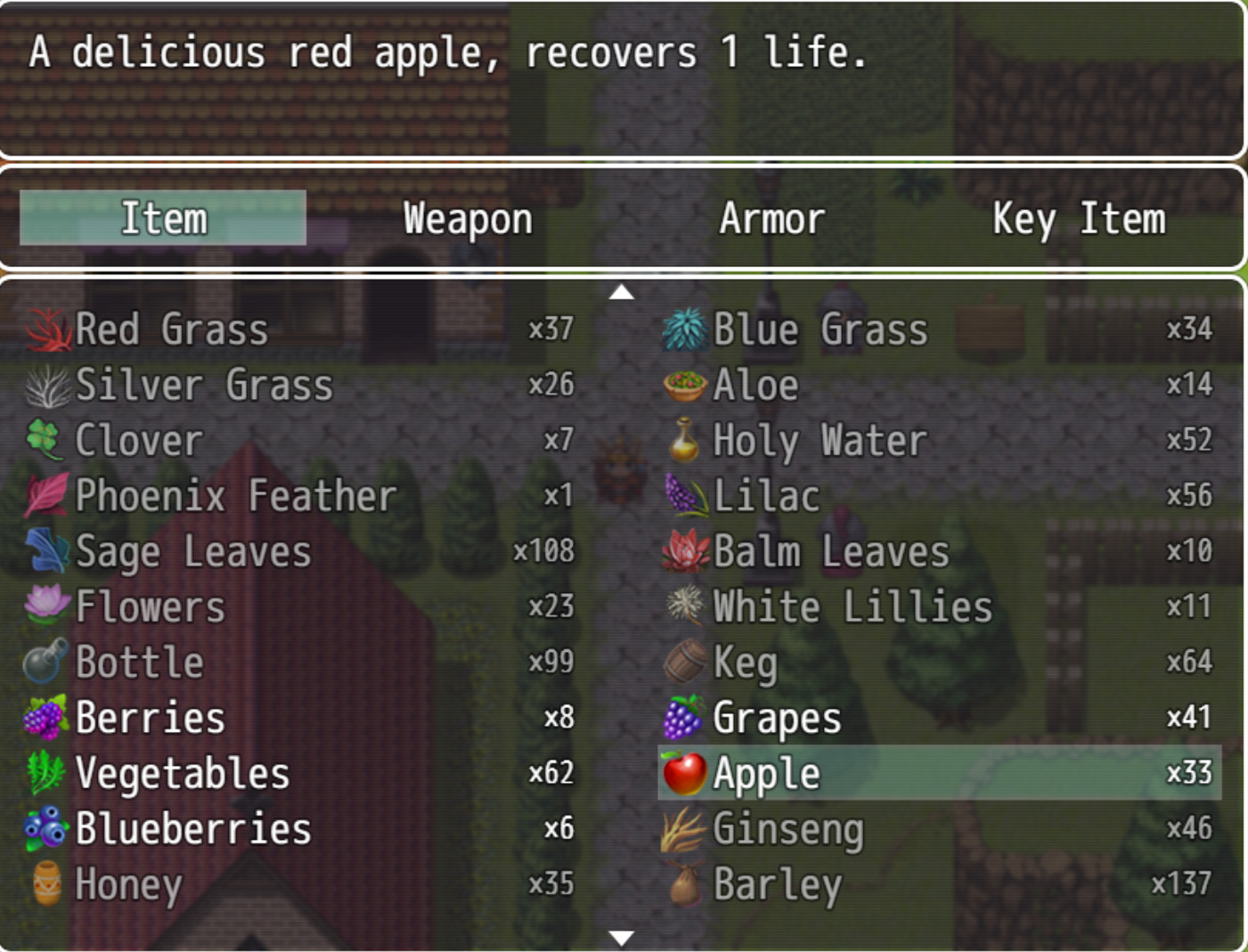Select the Red Grass item icon
Image resolution: width=1248 pixels, height=952 pixels.
[x=46, y=329]
